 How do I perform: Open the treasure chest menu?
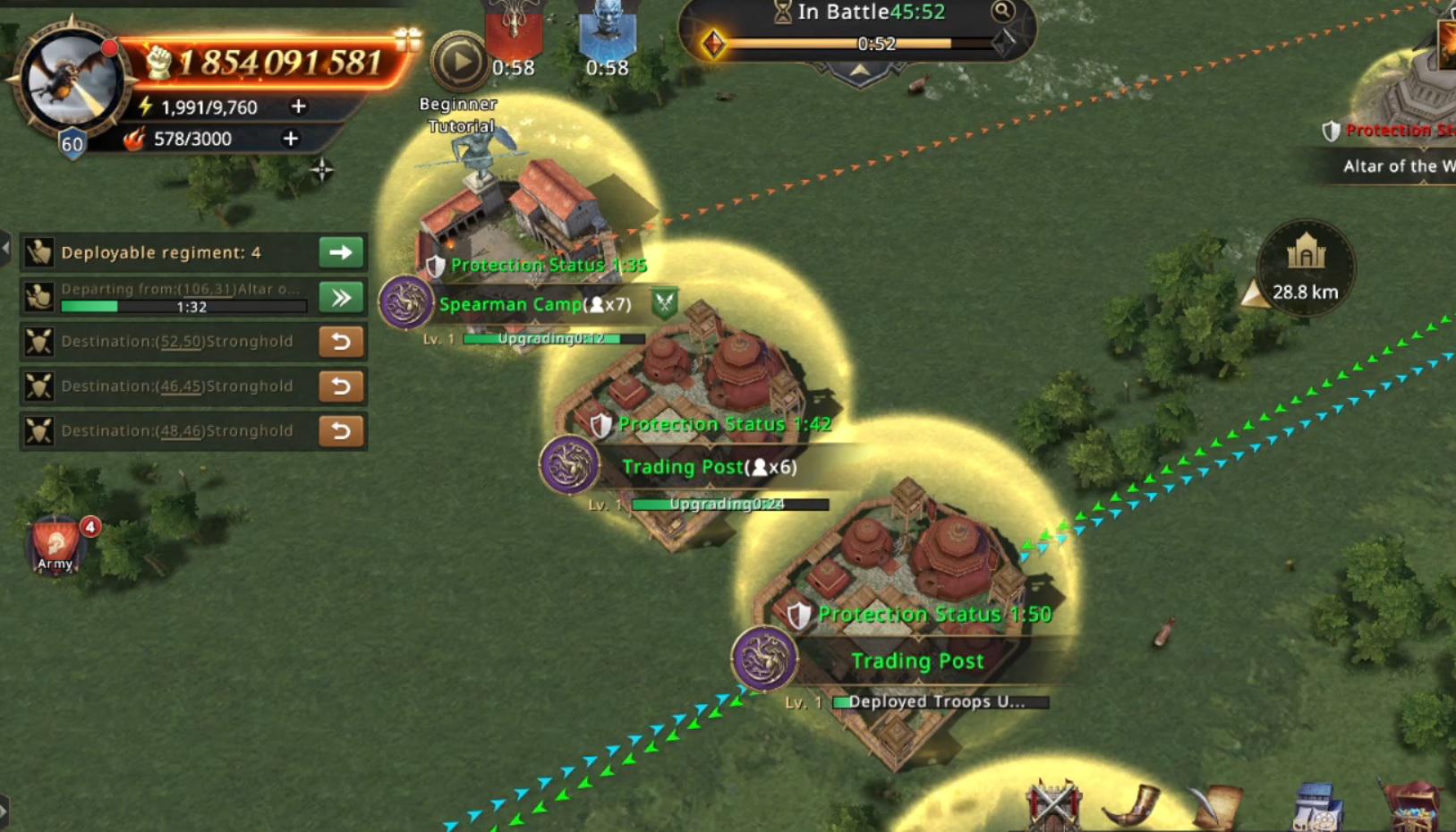pos(1413,804)
